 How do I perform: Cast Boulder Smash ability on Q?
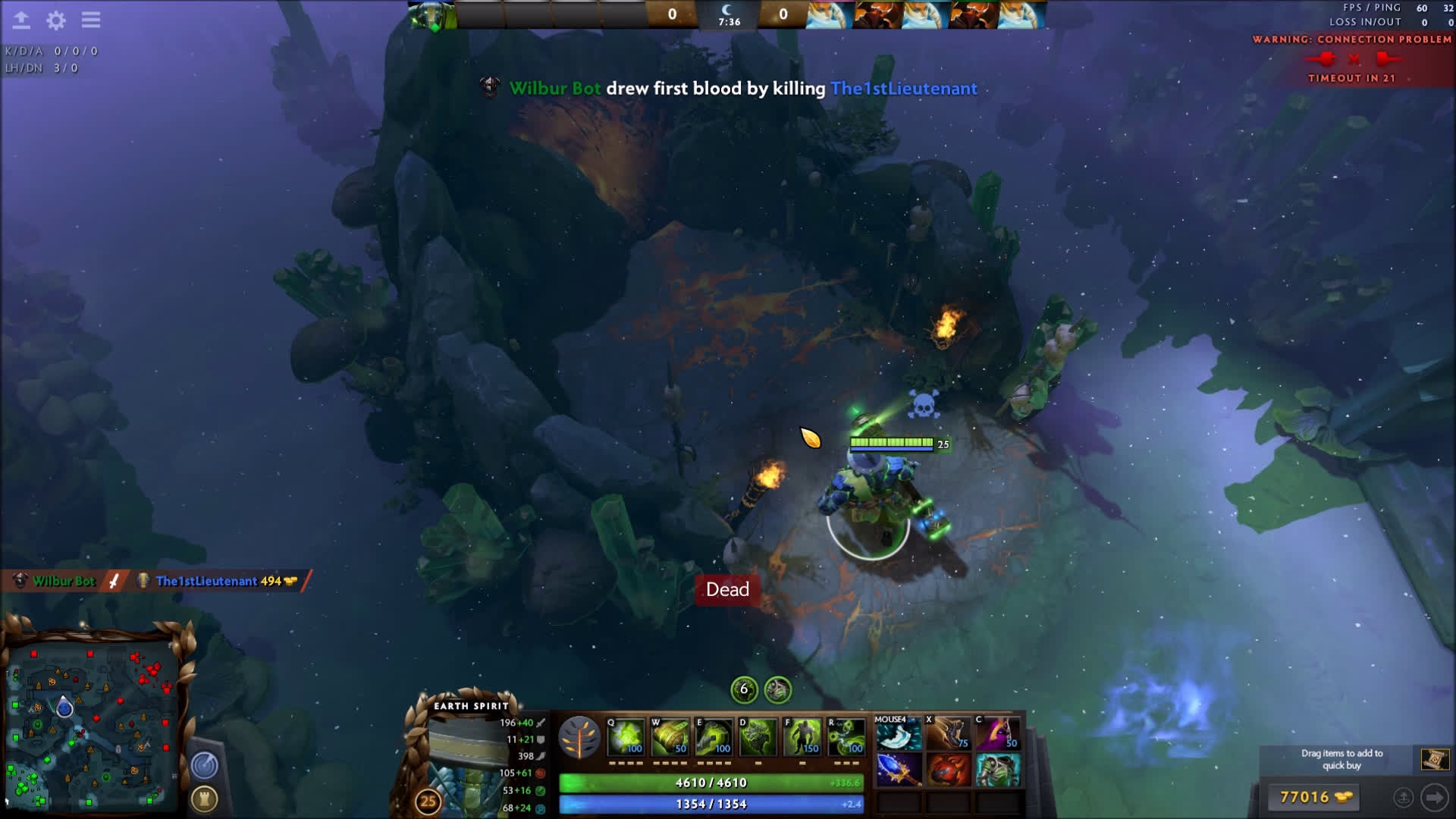pyautogui.click(x=626, y=737)
